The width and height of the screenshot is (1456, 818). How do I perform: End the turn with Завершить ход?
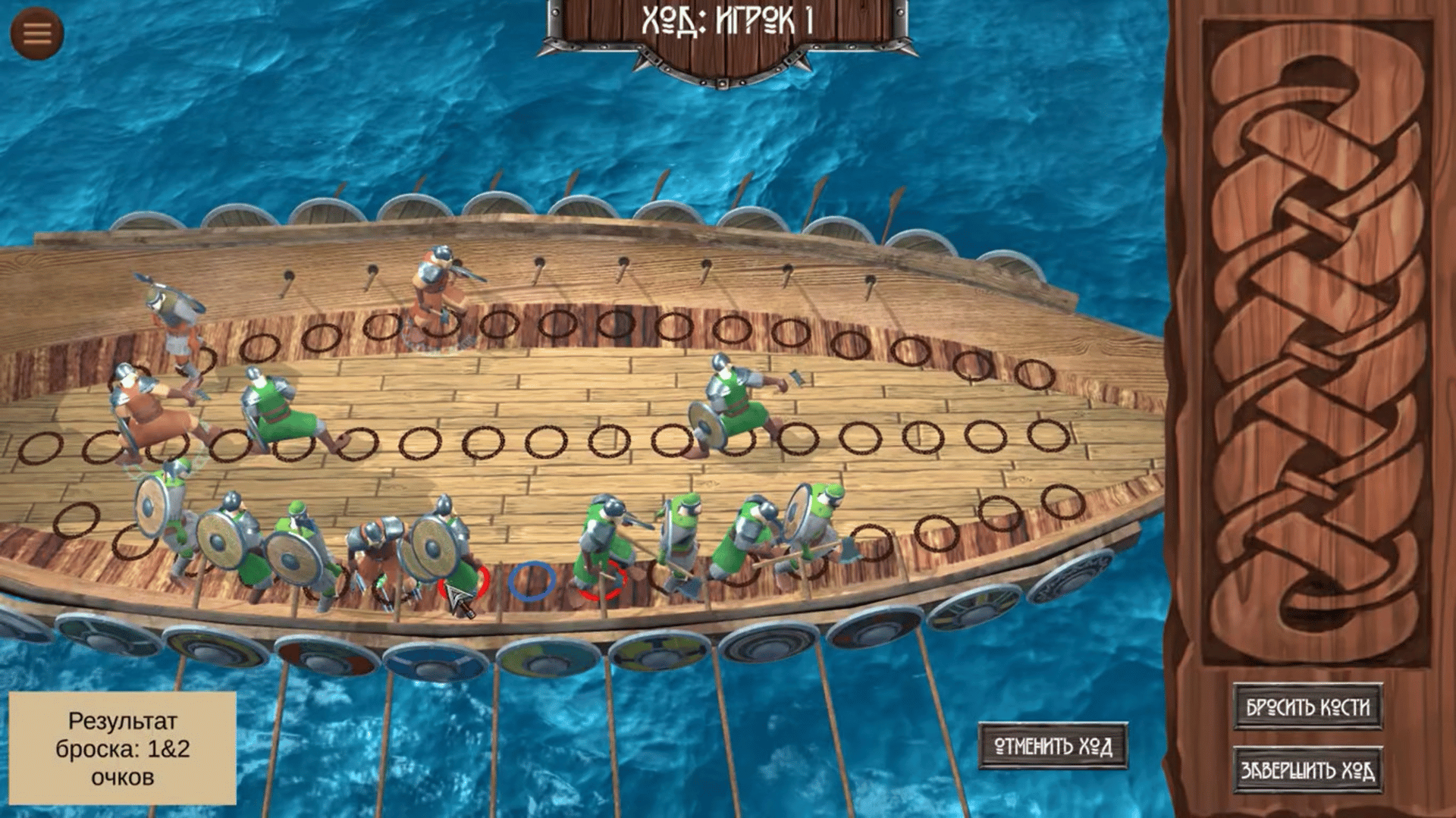coord(1307,770)
